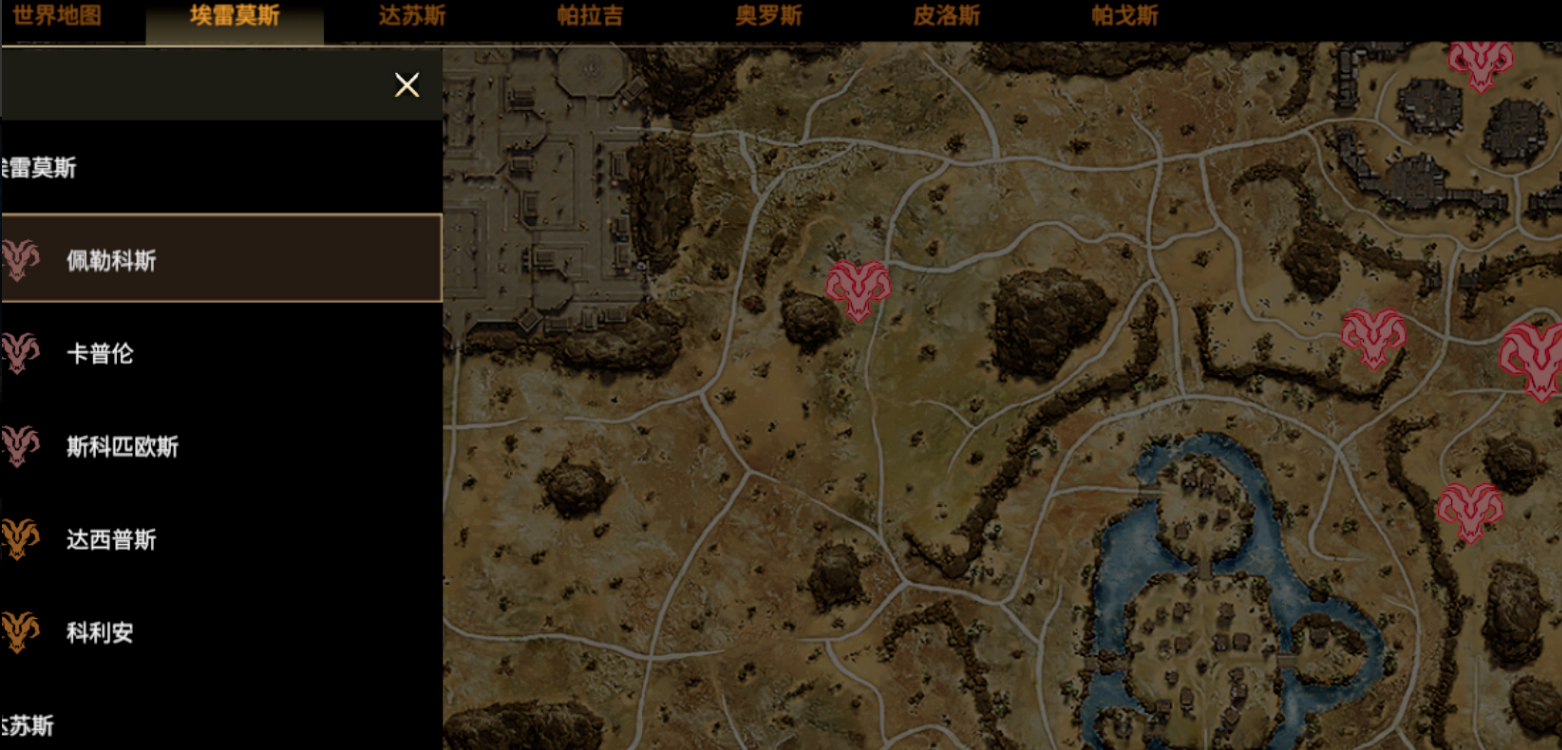Screen dimensions: 1562x750
Task: Select the 埃雷莫斯 map tab
Action: [x=235, y=16]
